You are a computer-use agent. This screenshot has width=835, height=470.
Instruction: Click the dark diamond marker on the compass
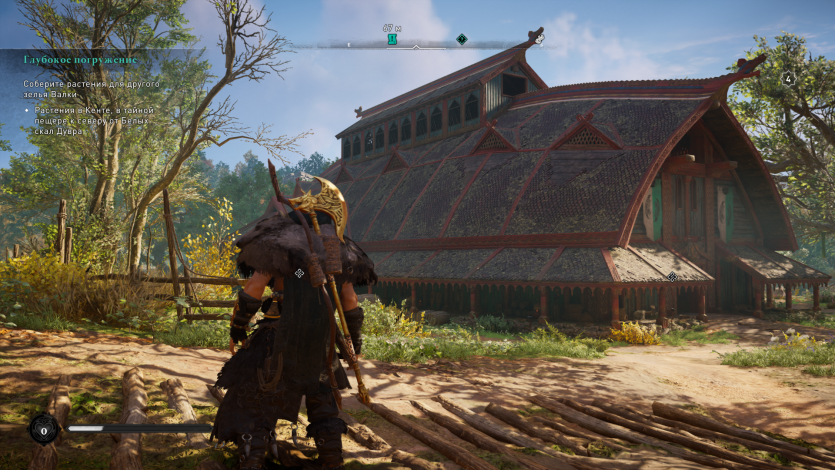click(461, 39)
